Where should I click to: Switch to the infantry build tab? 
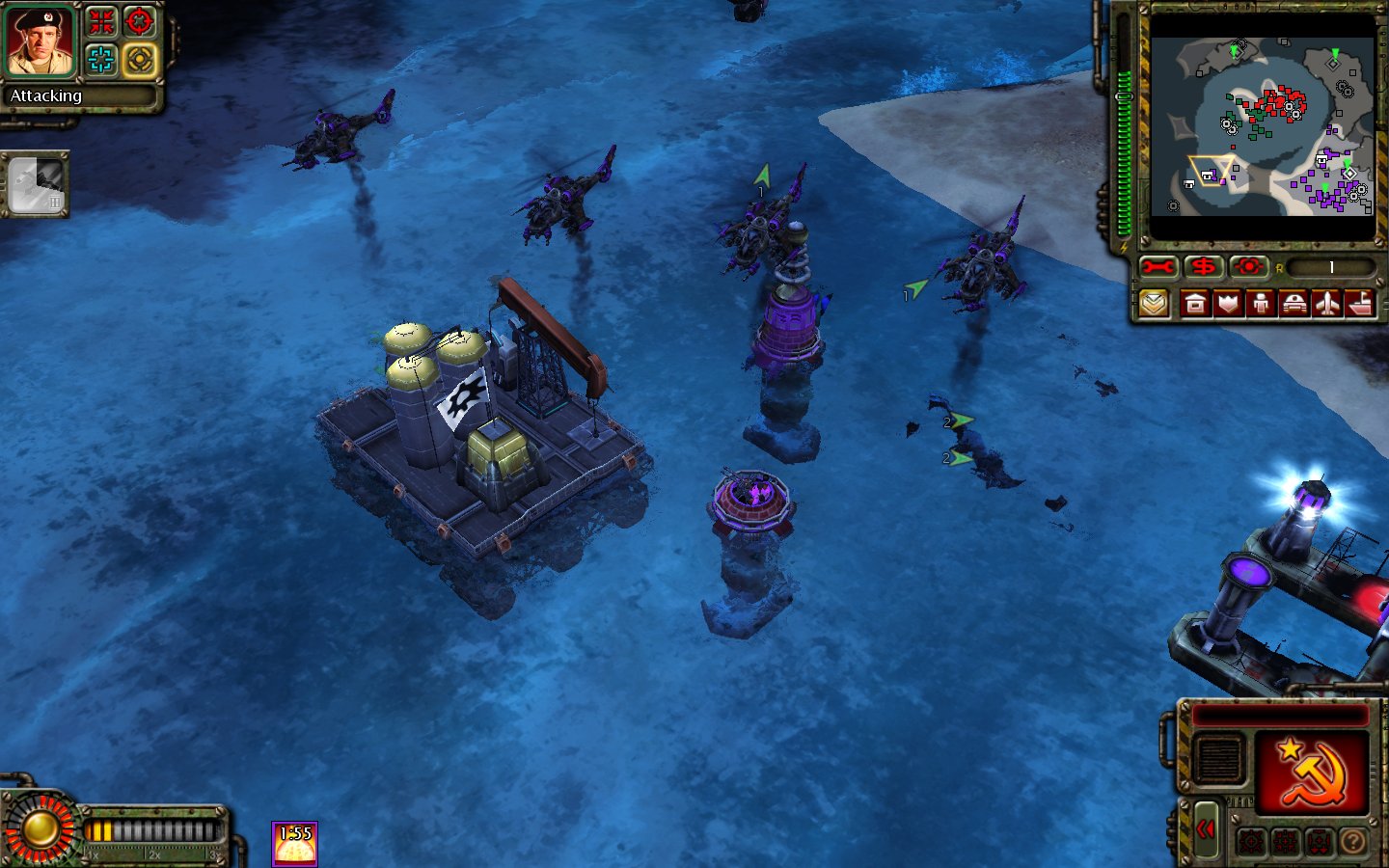tap(1261, 305)
